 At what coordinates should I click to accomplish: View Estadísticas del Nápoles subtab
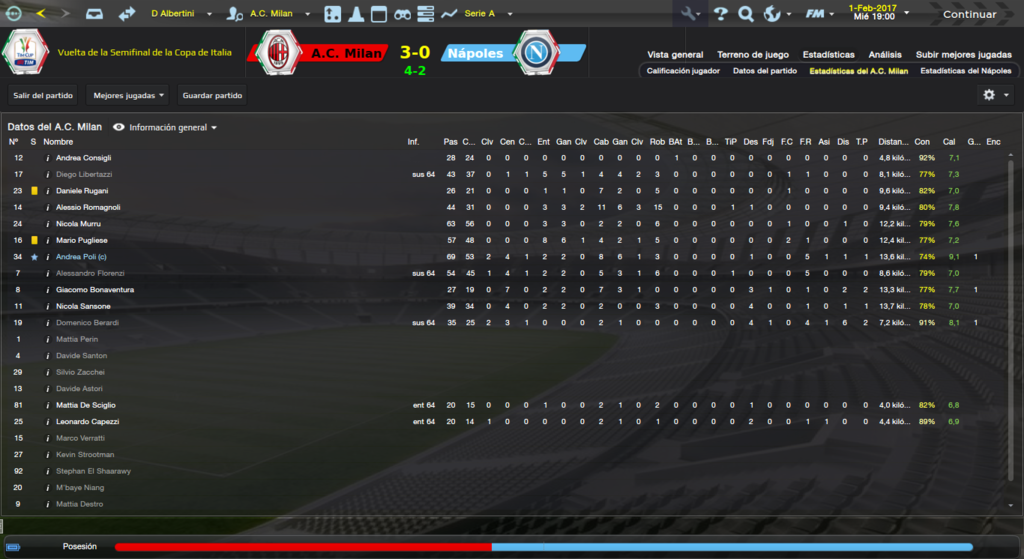[x=965, y=72]
